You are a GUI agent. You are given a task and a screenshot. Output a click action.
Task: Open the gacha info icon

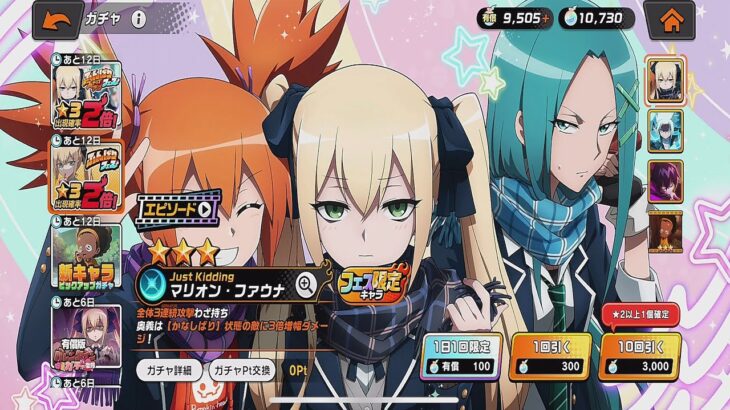pyautogui.click(x=138, y=19)
